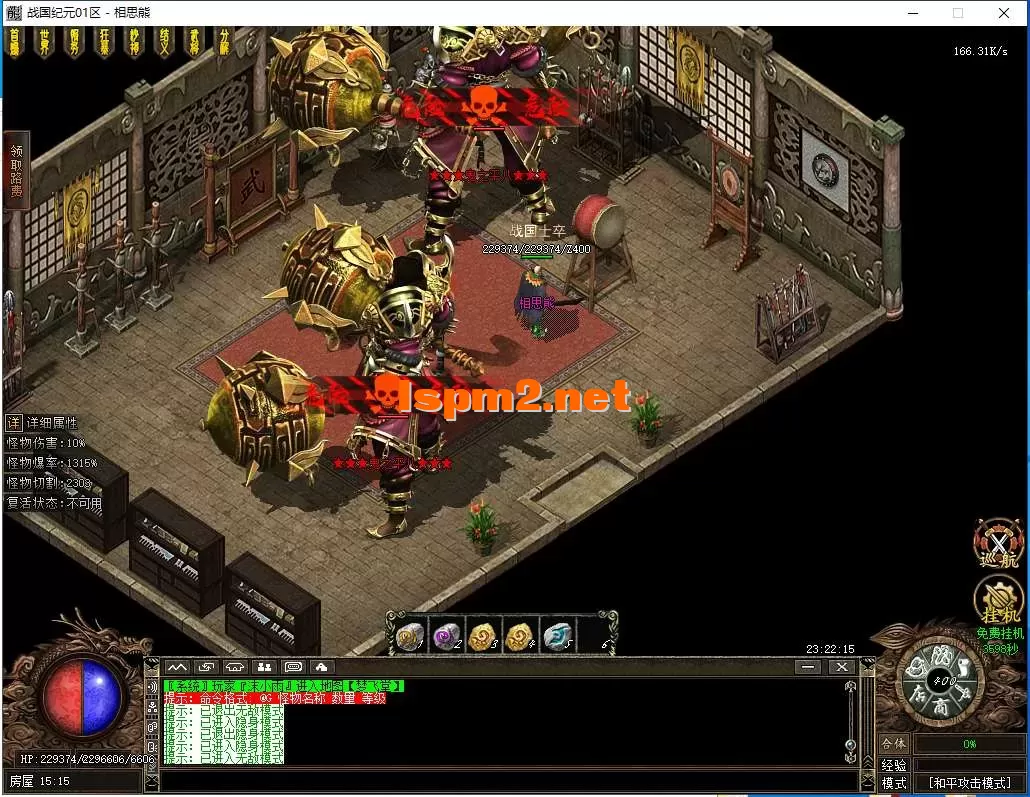This screenshot has height=797, width=1030.
Task: Close the chat panel with X
Action: pos(841,667)
